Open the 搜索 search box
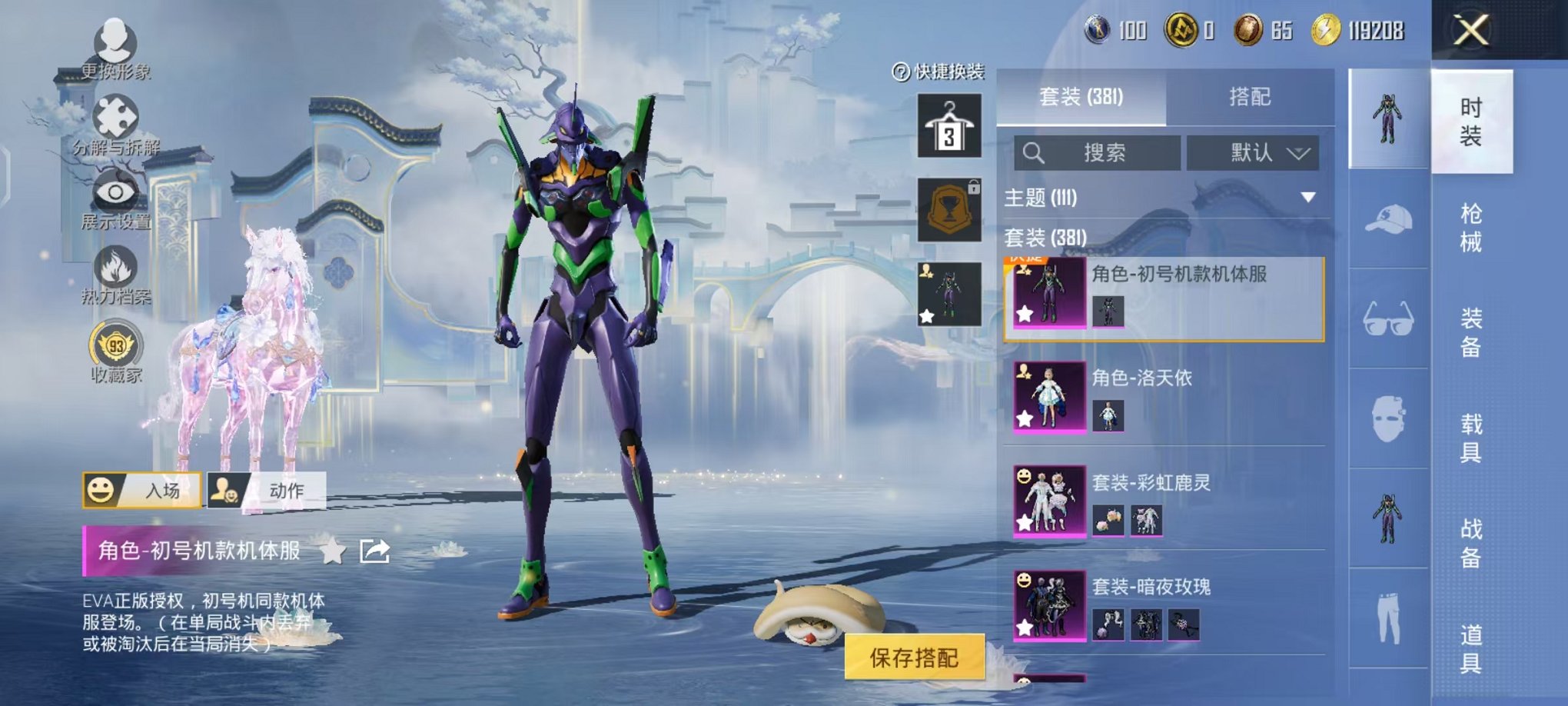Image resolution: width=1568 pixels, height=706 pixels. (1098, 153)
